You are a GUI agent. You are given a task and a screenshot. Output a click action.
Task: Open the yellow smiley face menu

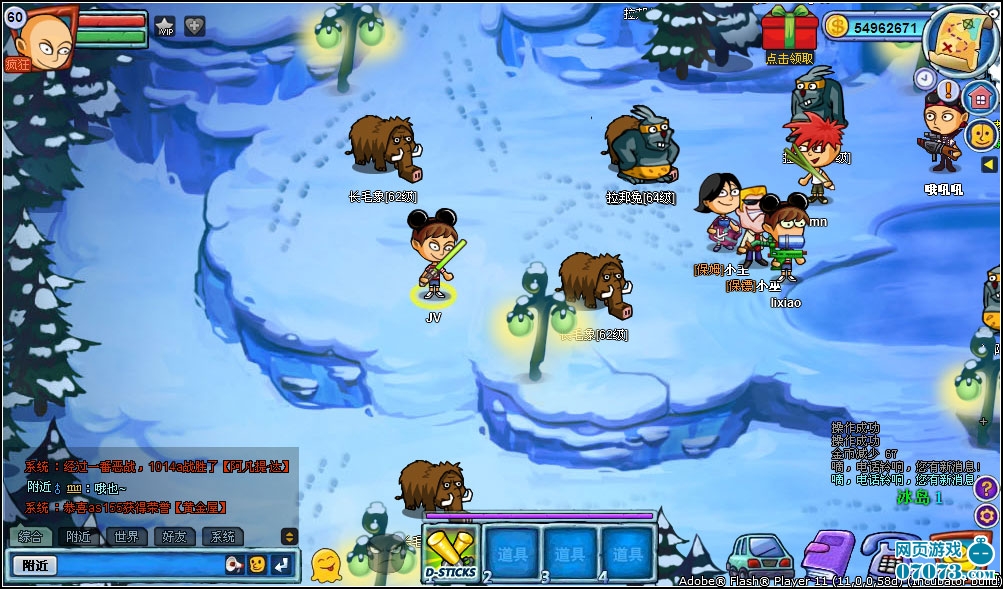coord(981,133)
